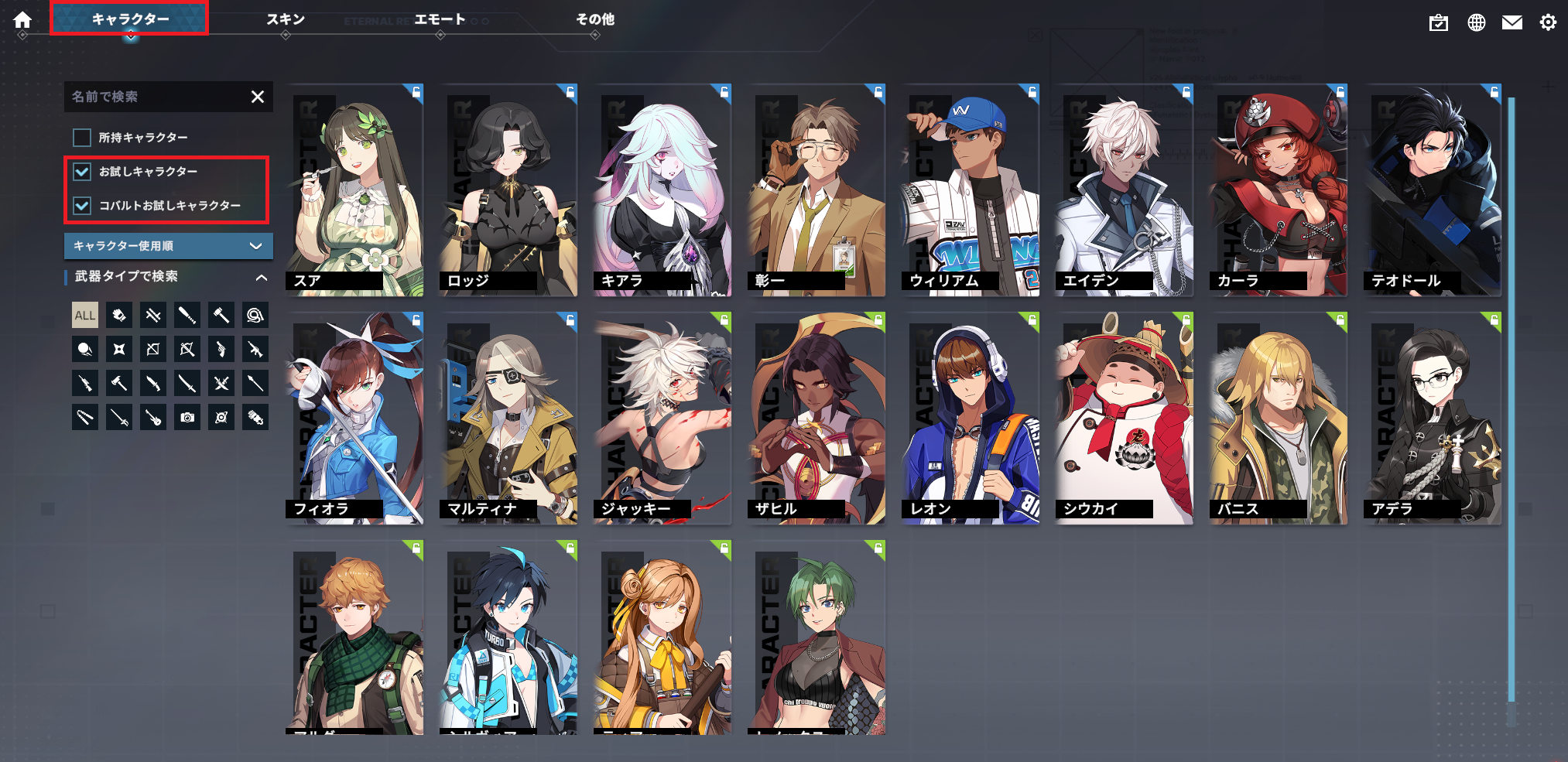Toggle the 所持キャラクター checkbox
Image resolution: width=1568 pixels, height=762 pixels.
click(x=82, y=138)
